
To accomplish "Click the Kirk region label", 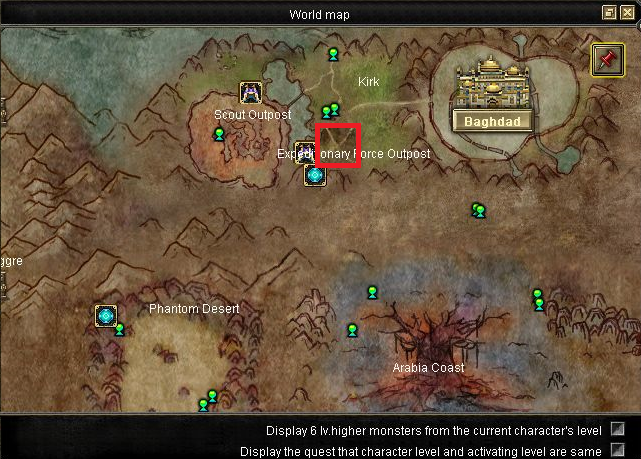I will pos(368,81).
